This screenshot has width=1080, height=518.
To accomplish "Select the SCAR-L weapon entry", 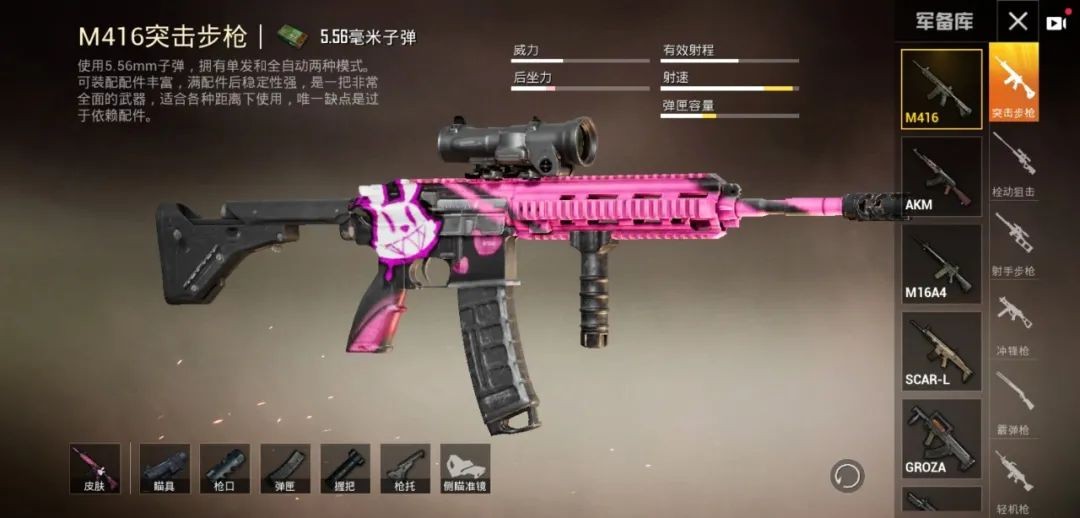I will pos(941,351).
